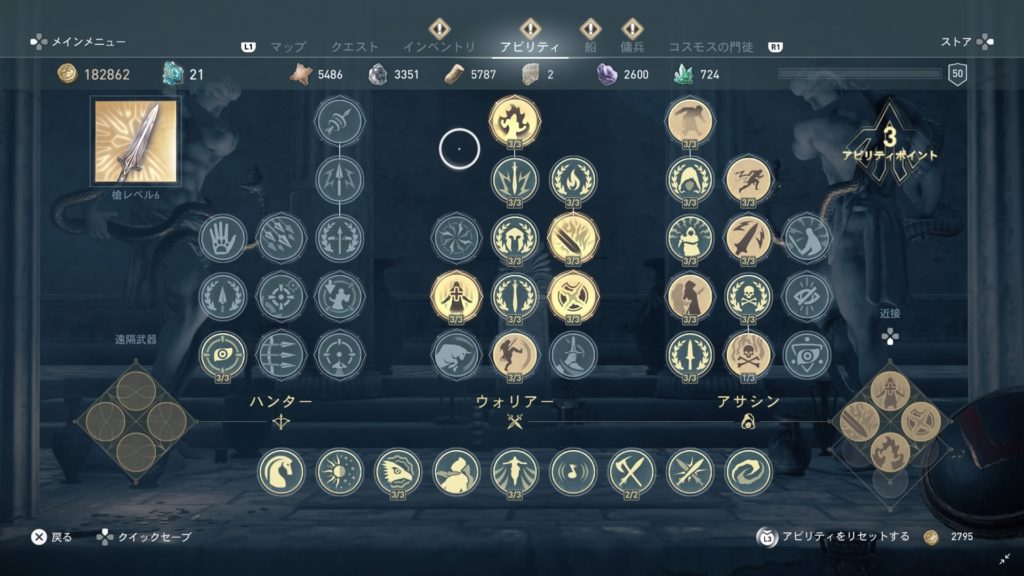Choose the horse head ability icon

(x=281, y=471)
